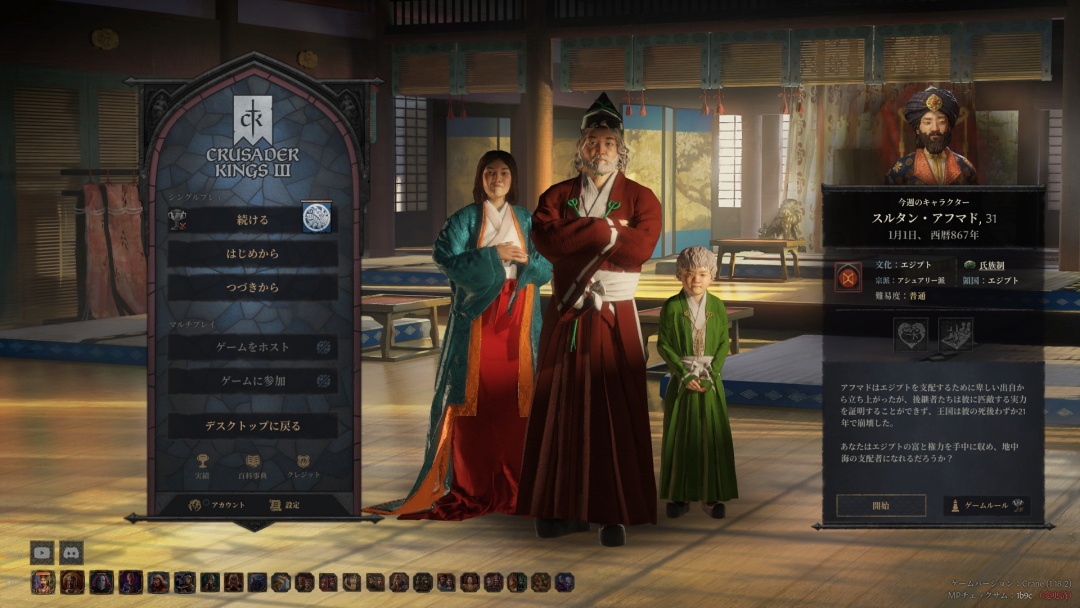
Task: Open the YouTube link icon
Action: pos(42,551)
